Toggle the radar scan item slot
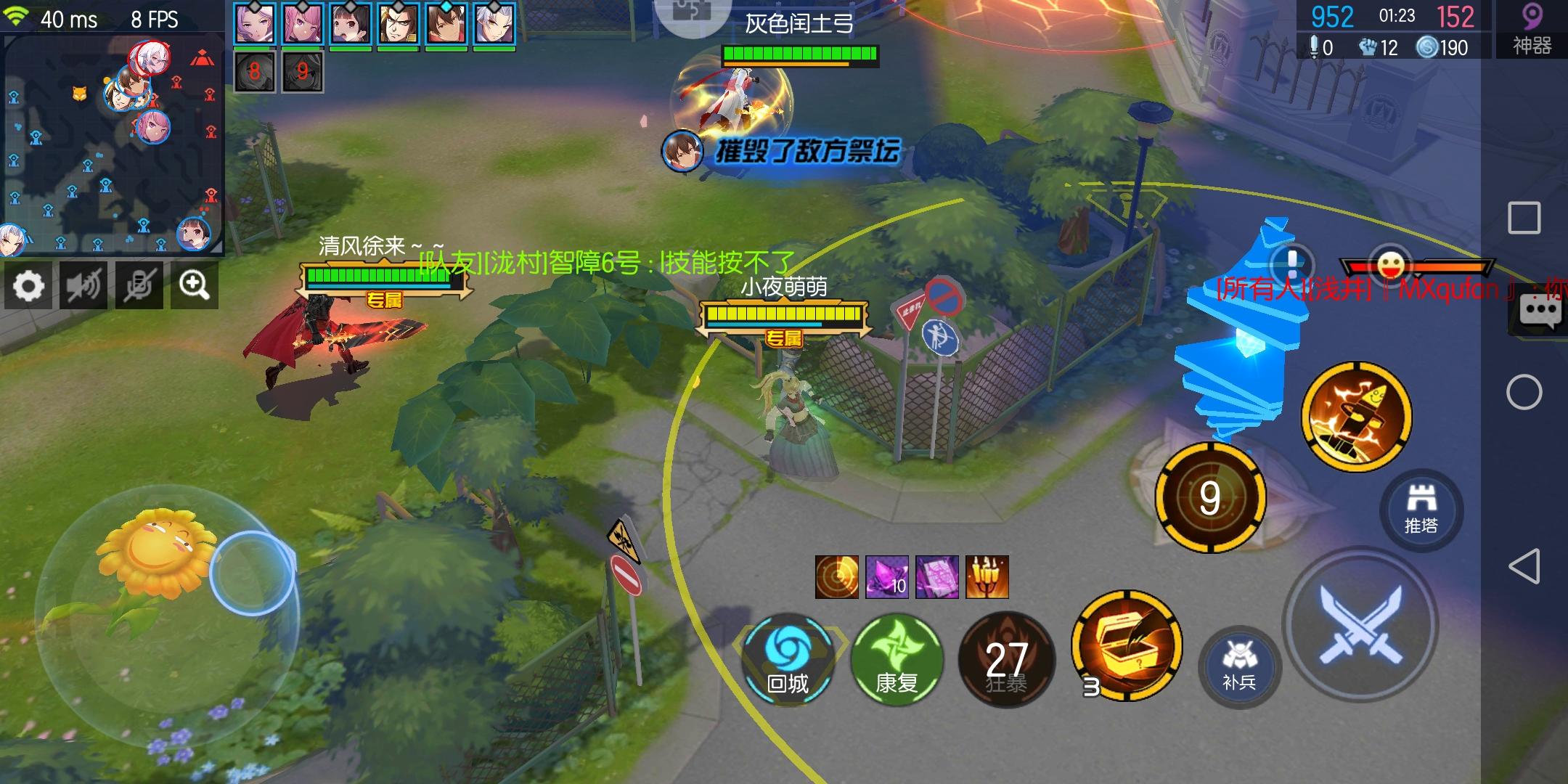The width and height of the screenshot is (1568, 784). (x=836, y=577)
